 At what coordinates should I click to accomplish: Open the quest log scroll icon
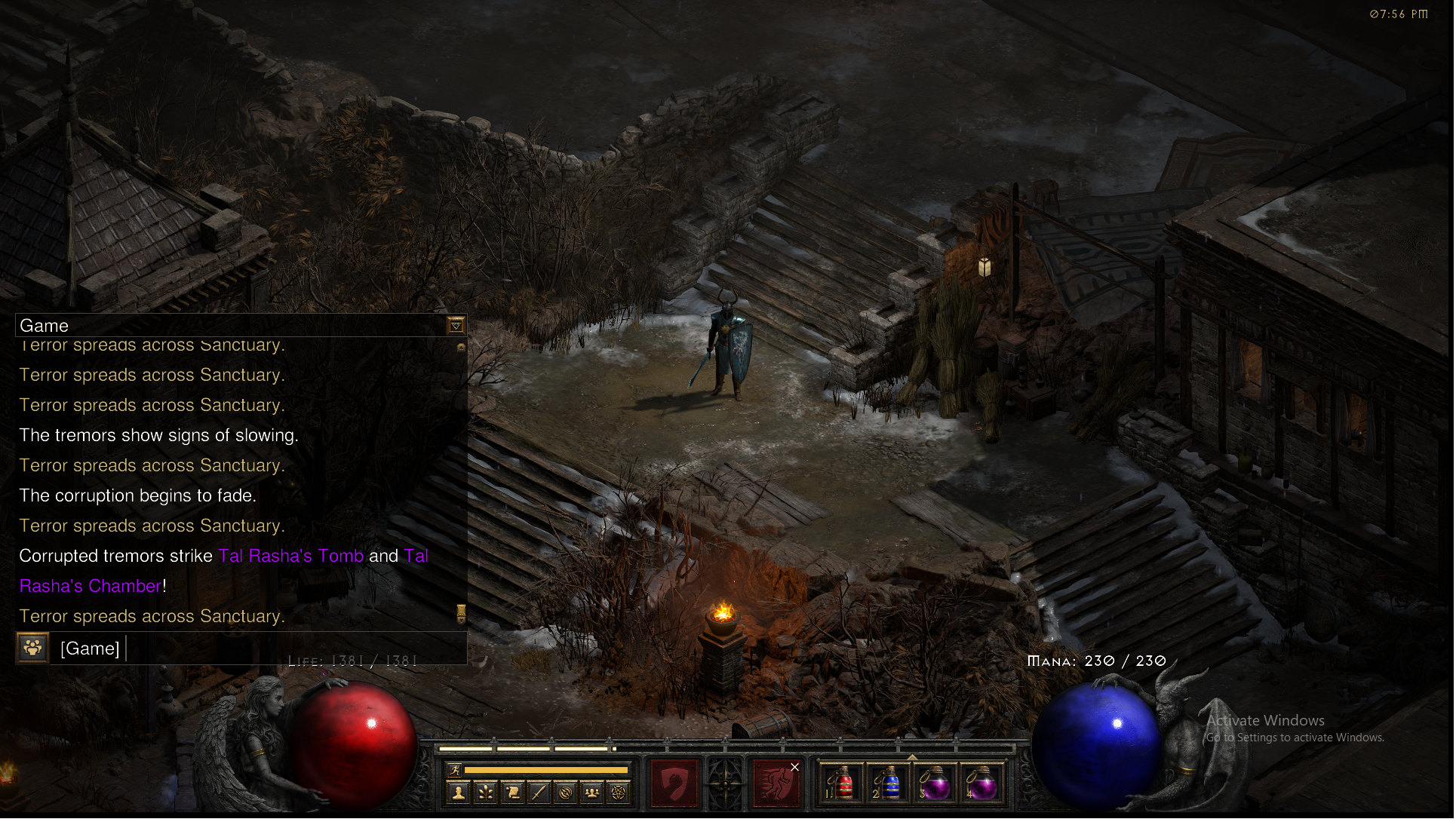tap(512, 793)
